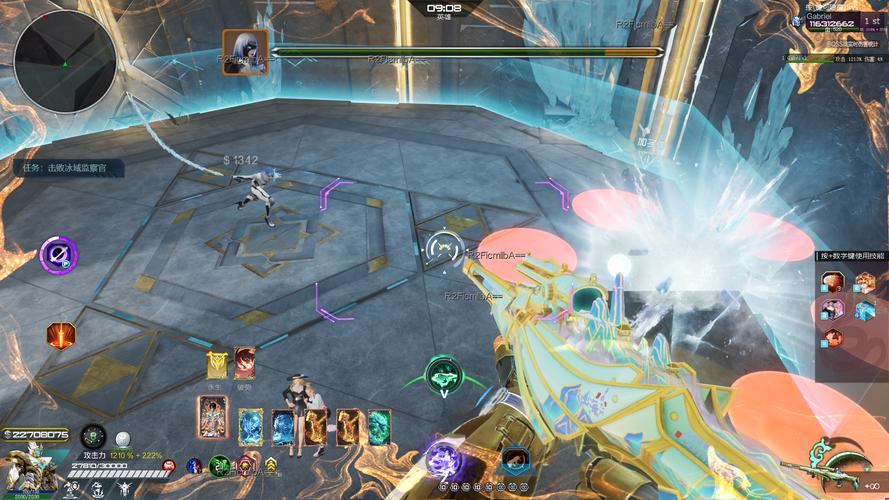Select the gold chevron rank buff icon

270,465
